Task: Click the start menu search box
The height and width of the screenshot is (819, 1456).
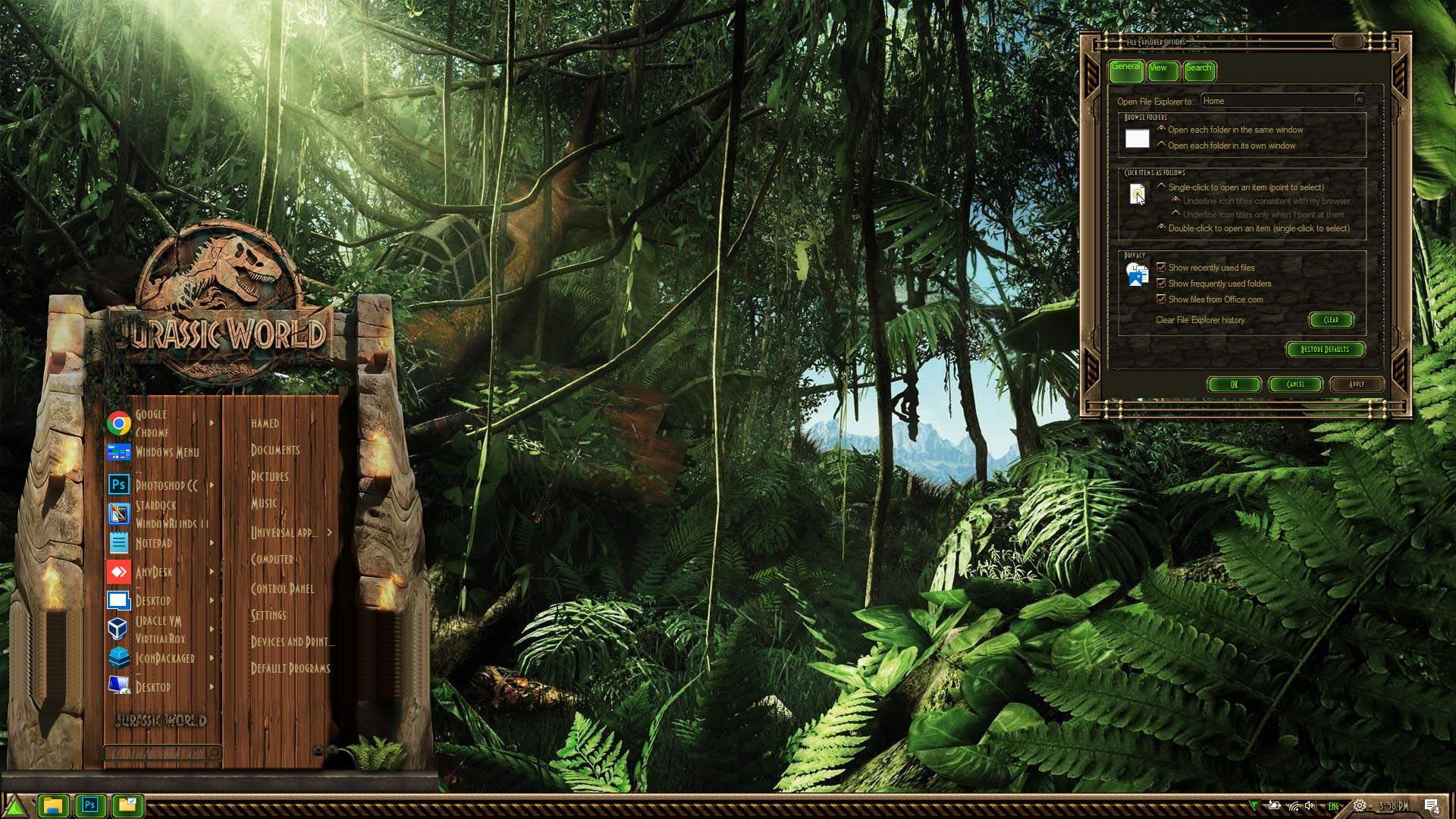Action: (x=158, y=753)
